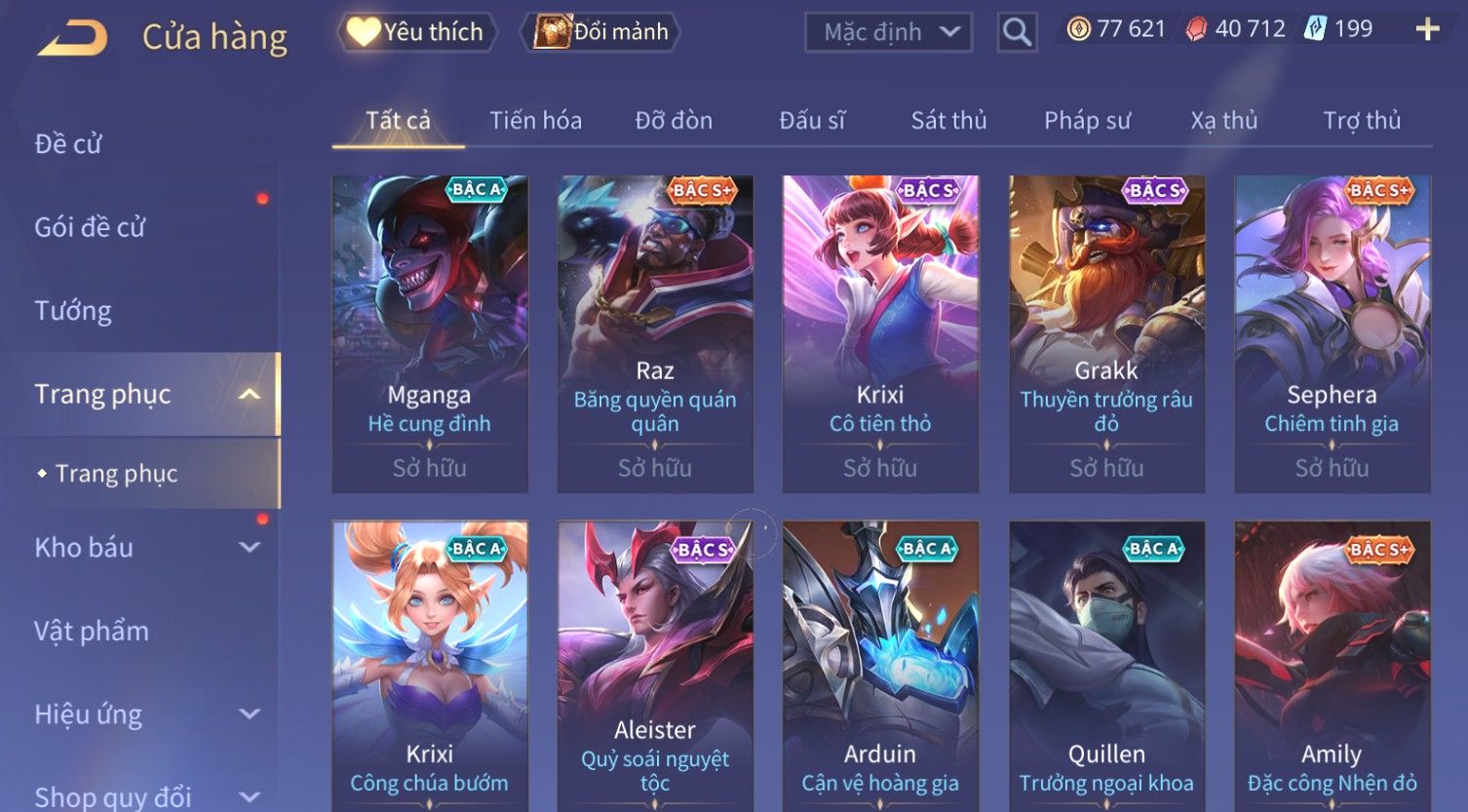The width and height of the screenshot is (1468, 812).
Task: Expand the Mặc định sort dropdown
Action: [x=888, y=32]
